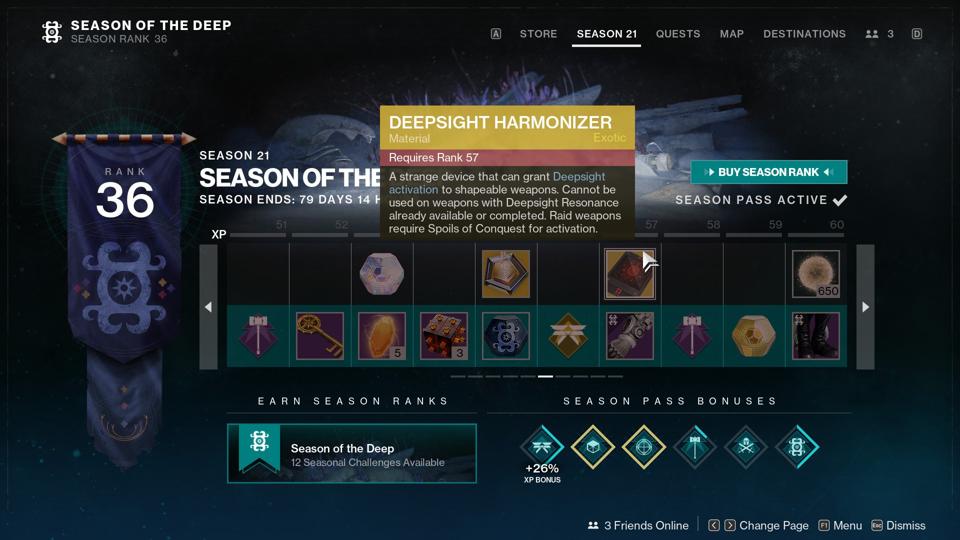Switch to the Quests tab
960x540 pixels.
(x=678, y=34)
